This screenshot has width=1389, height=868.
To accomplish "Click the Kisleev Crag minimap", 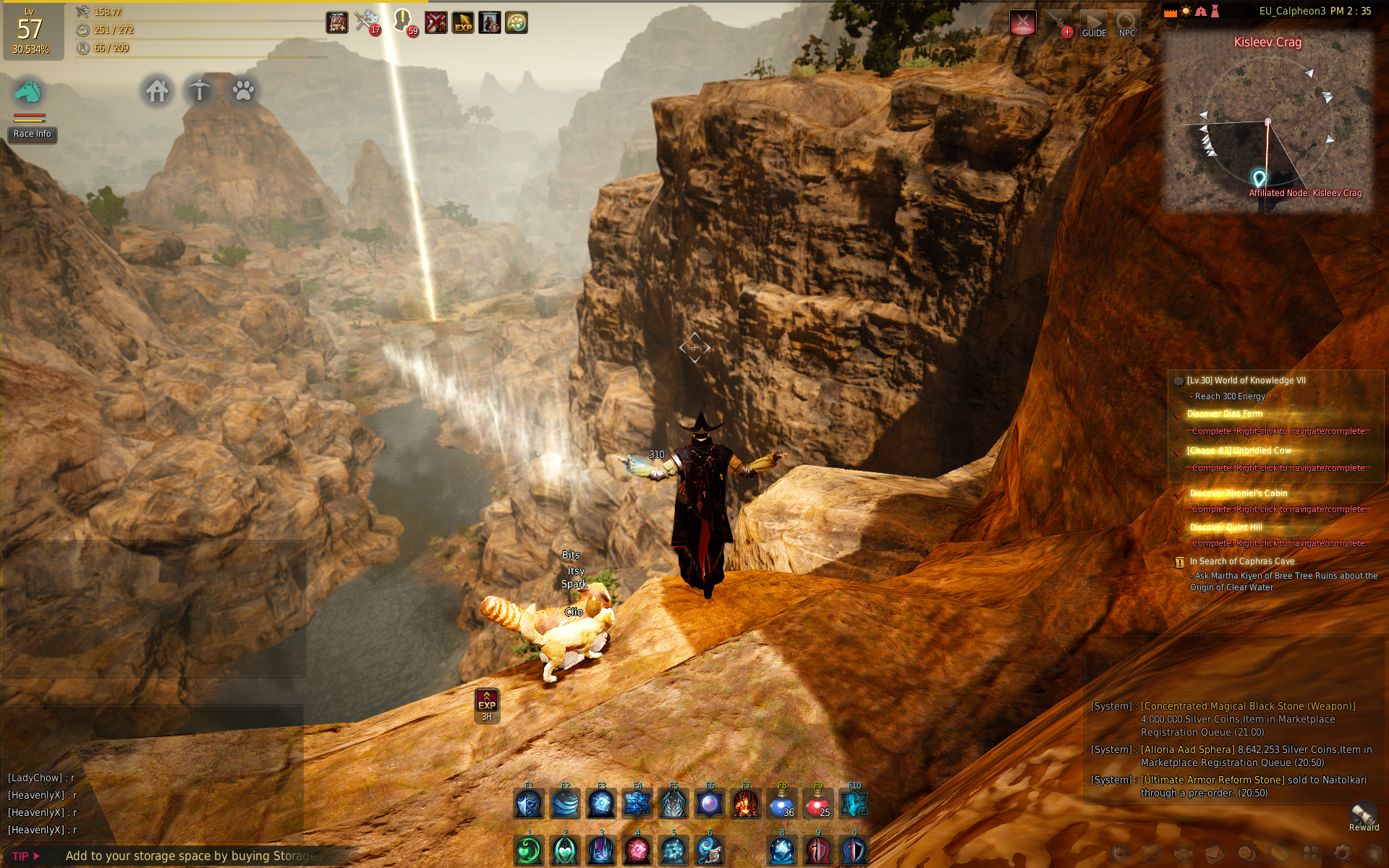I will pos(1267,123).
